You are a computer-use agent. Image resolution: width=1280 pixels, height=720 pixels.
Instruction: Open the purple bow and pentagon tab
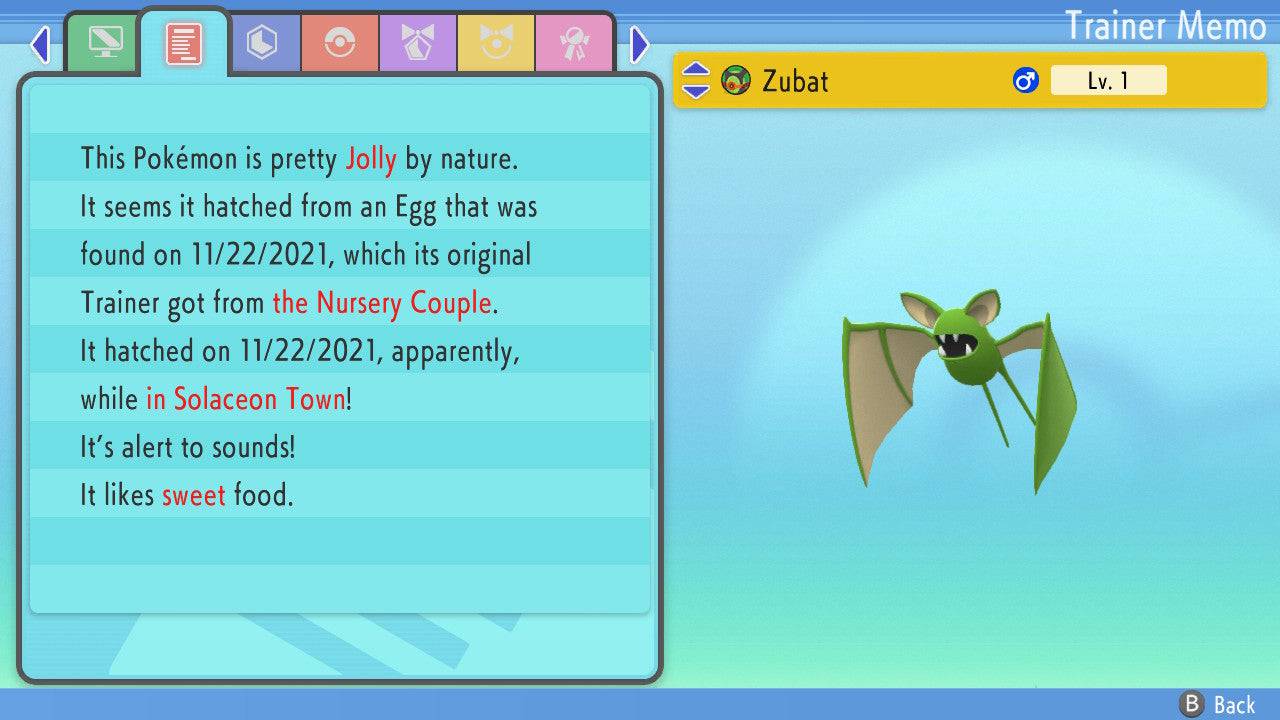click(x=418, y=43)
